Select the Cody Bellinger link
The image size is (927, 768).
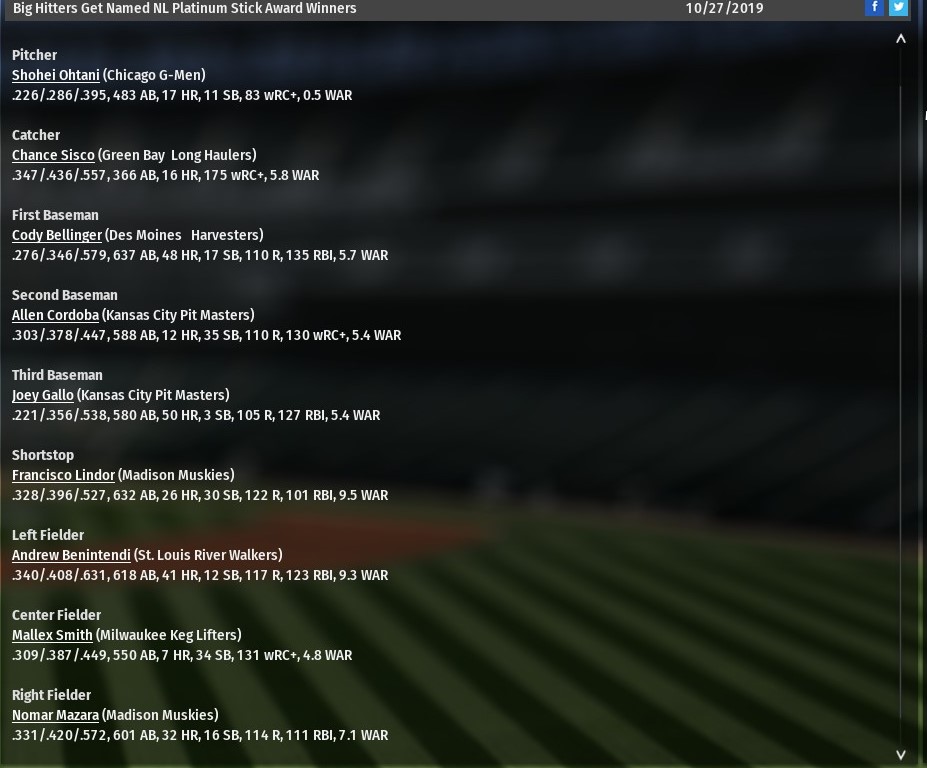57,235
